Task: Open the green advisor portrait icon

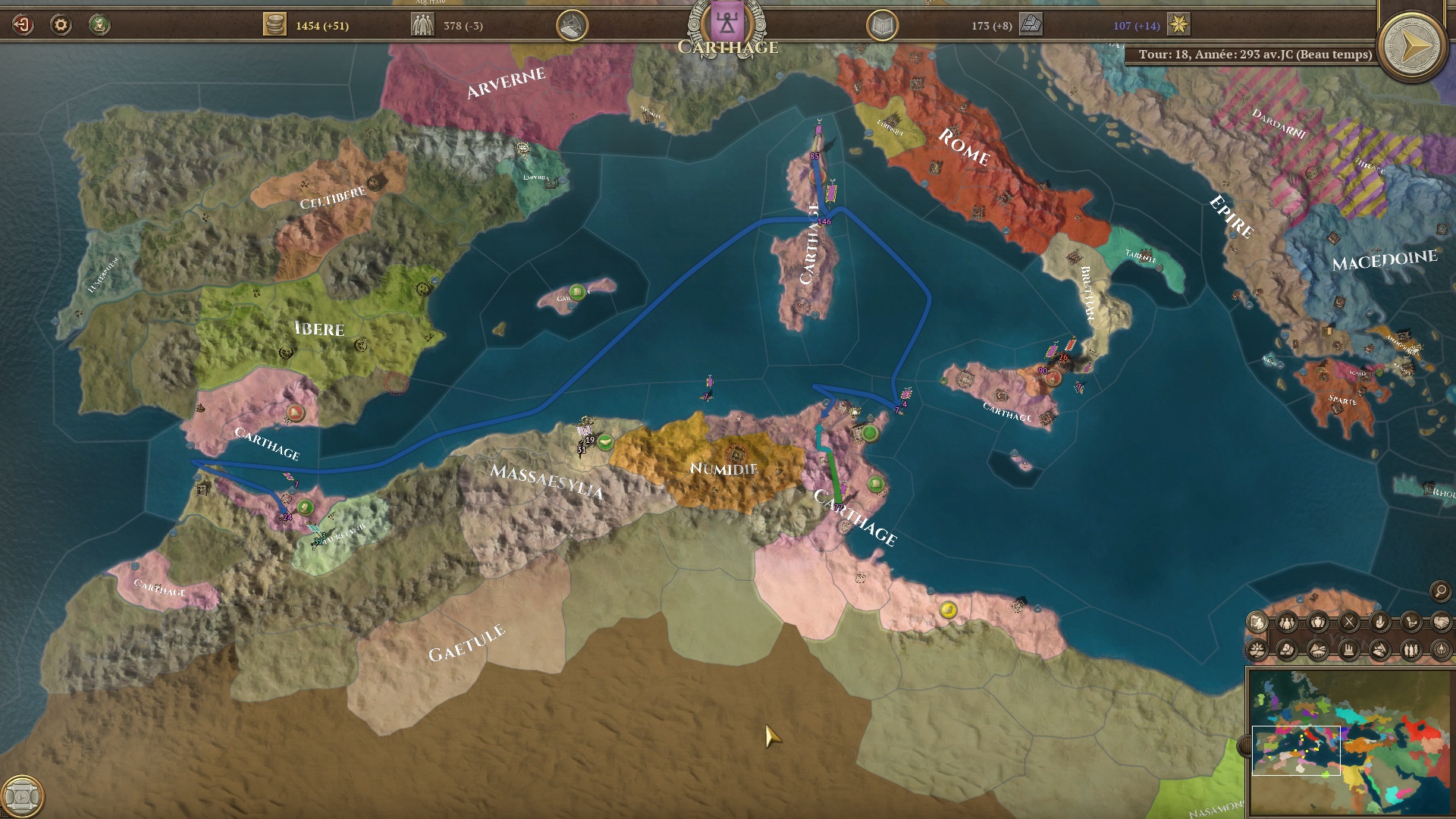Action: coord(99,25)
